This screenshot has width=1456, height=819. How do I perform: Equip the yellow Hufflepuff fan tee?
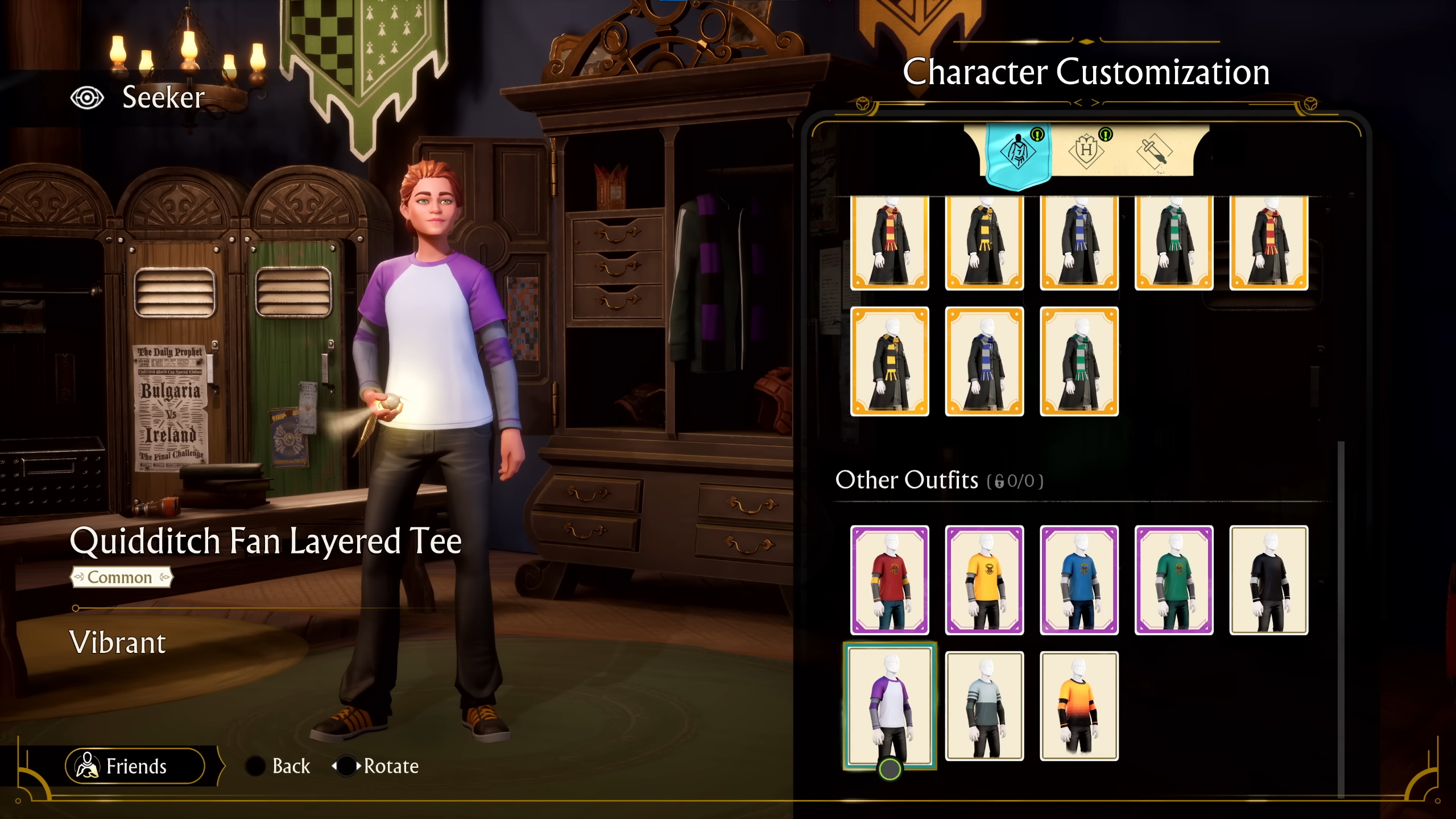[x=985, y=580]
